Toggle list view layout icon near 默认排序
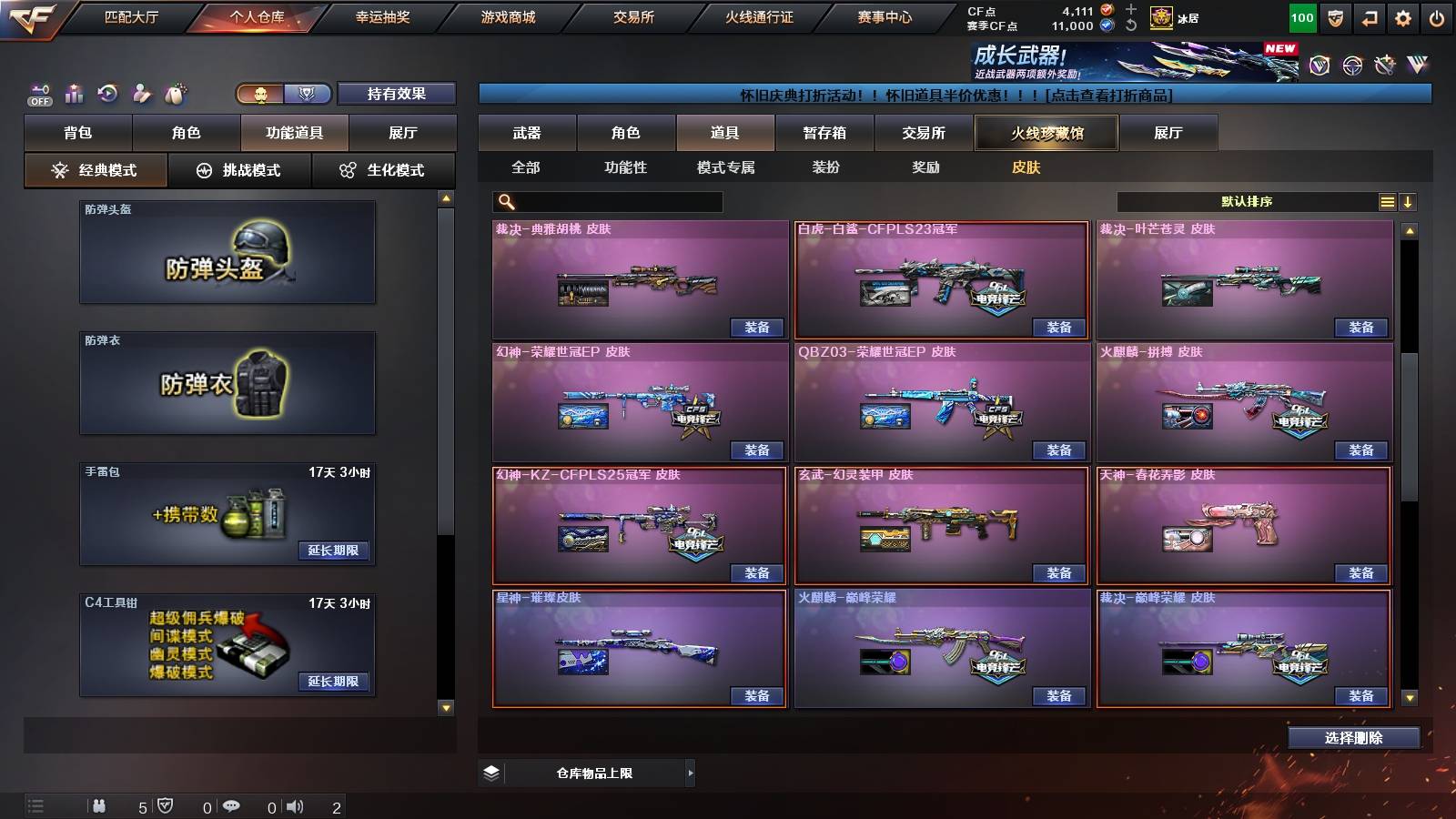 1387,201
